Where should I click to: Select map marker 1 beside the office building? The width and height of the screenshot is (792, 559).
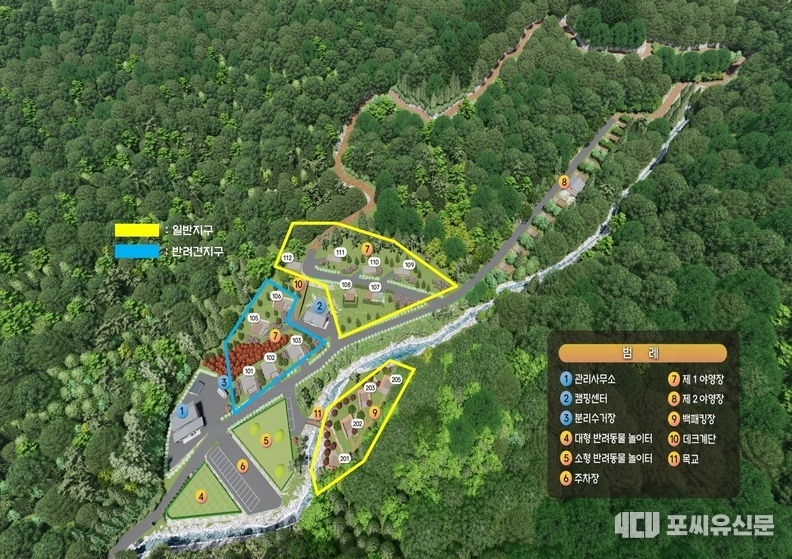[183, 410]
